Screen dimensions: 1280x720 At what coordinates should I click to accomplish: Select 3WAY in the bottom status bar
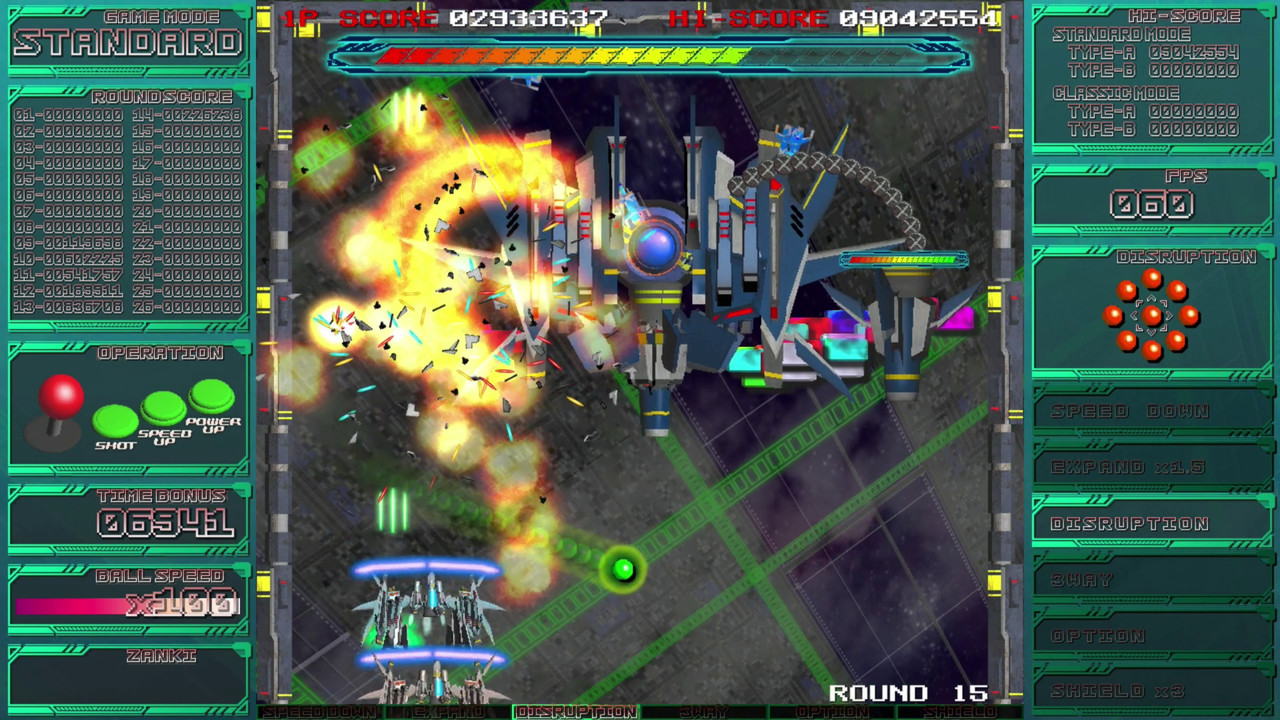[x=704, y=712]
